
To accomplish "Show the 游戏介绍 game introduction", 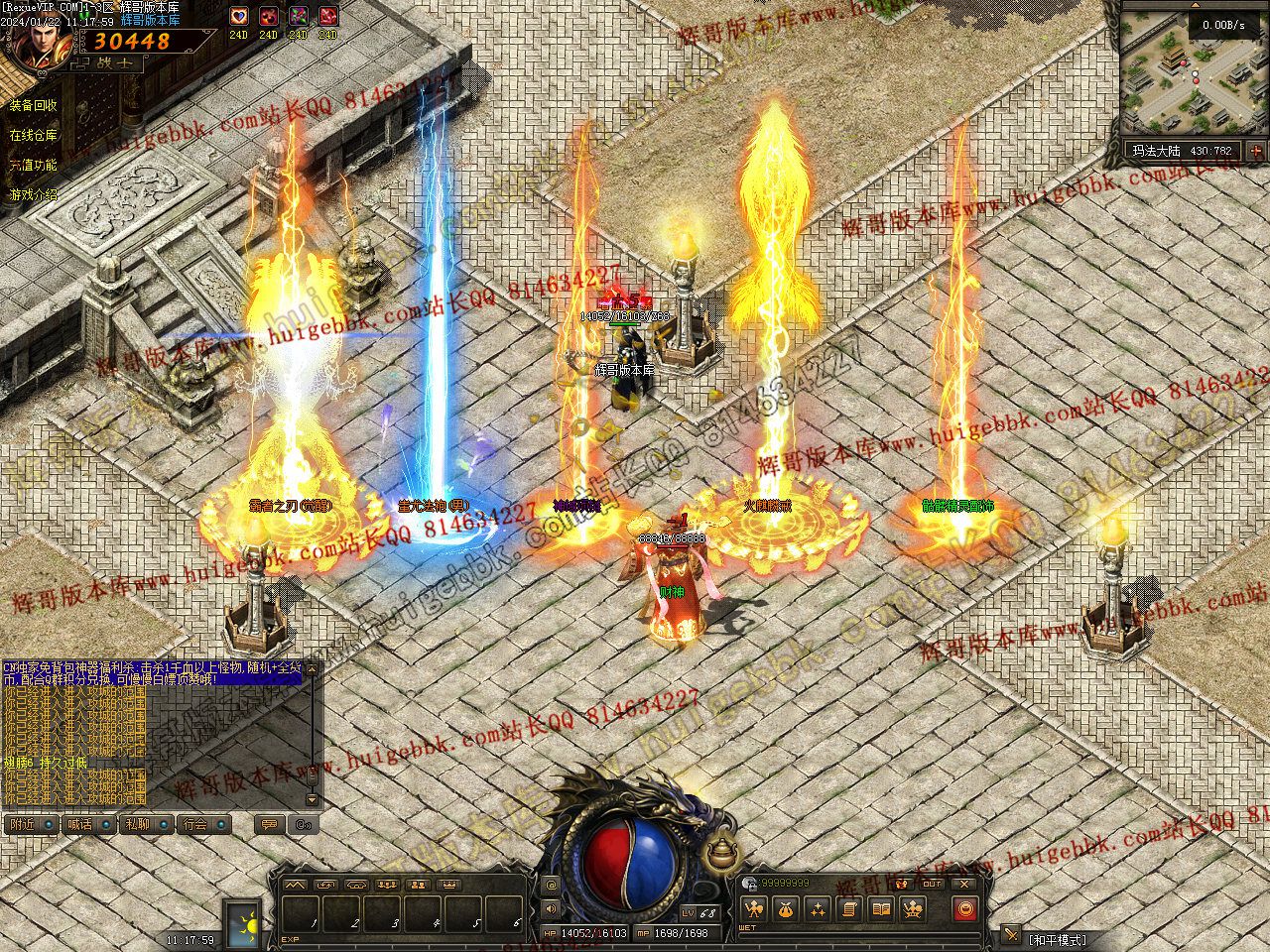I will (x=34, y=195).
